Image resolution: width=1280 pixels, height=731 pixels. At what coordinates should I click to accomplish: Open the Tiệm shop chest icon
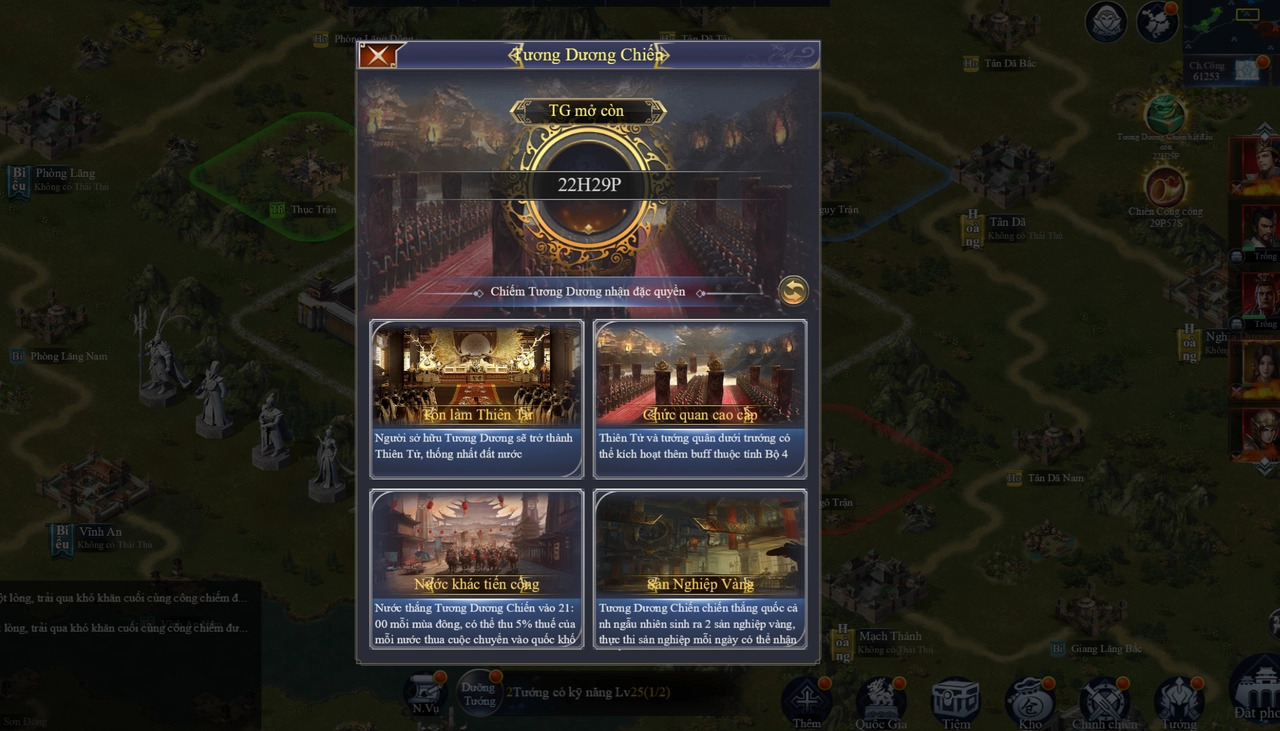(956, 700)
